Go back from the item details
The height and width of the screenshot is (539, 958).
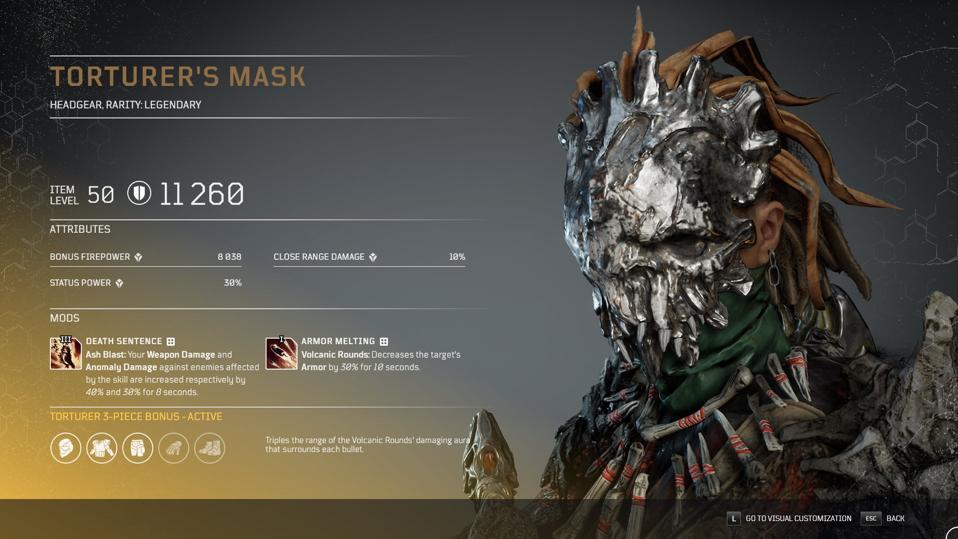click(883, 518)
